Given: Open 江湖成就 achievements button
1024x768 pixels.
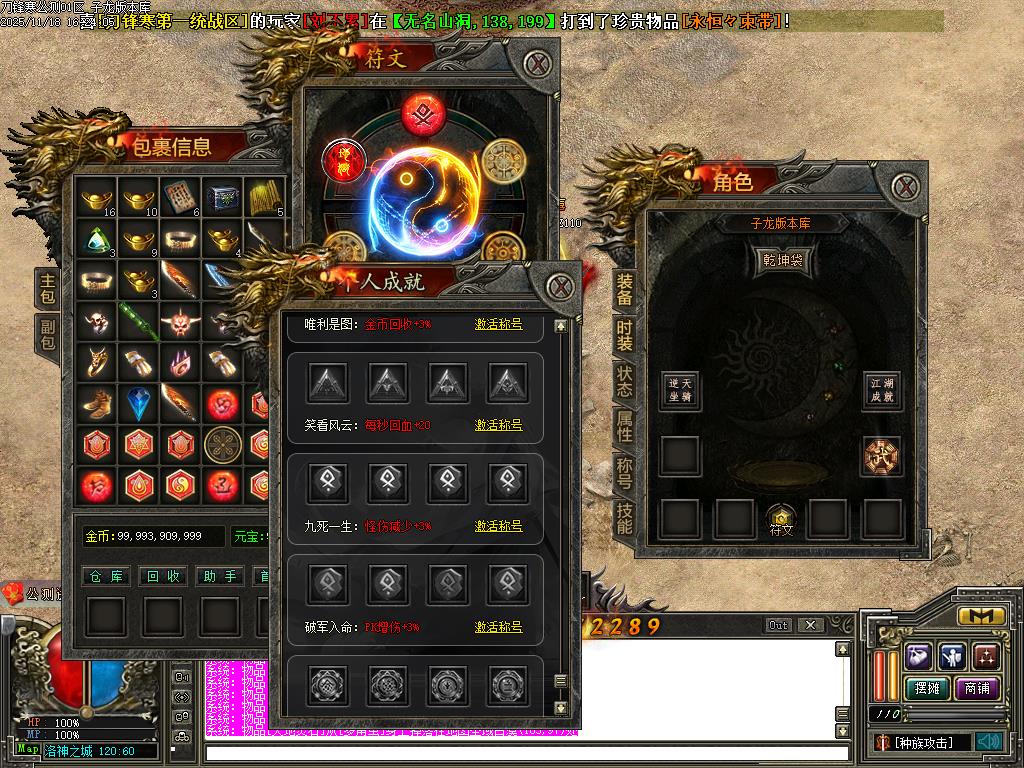Looking at the screenshot, I should coord(882,390).
